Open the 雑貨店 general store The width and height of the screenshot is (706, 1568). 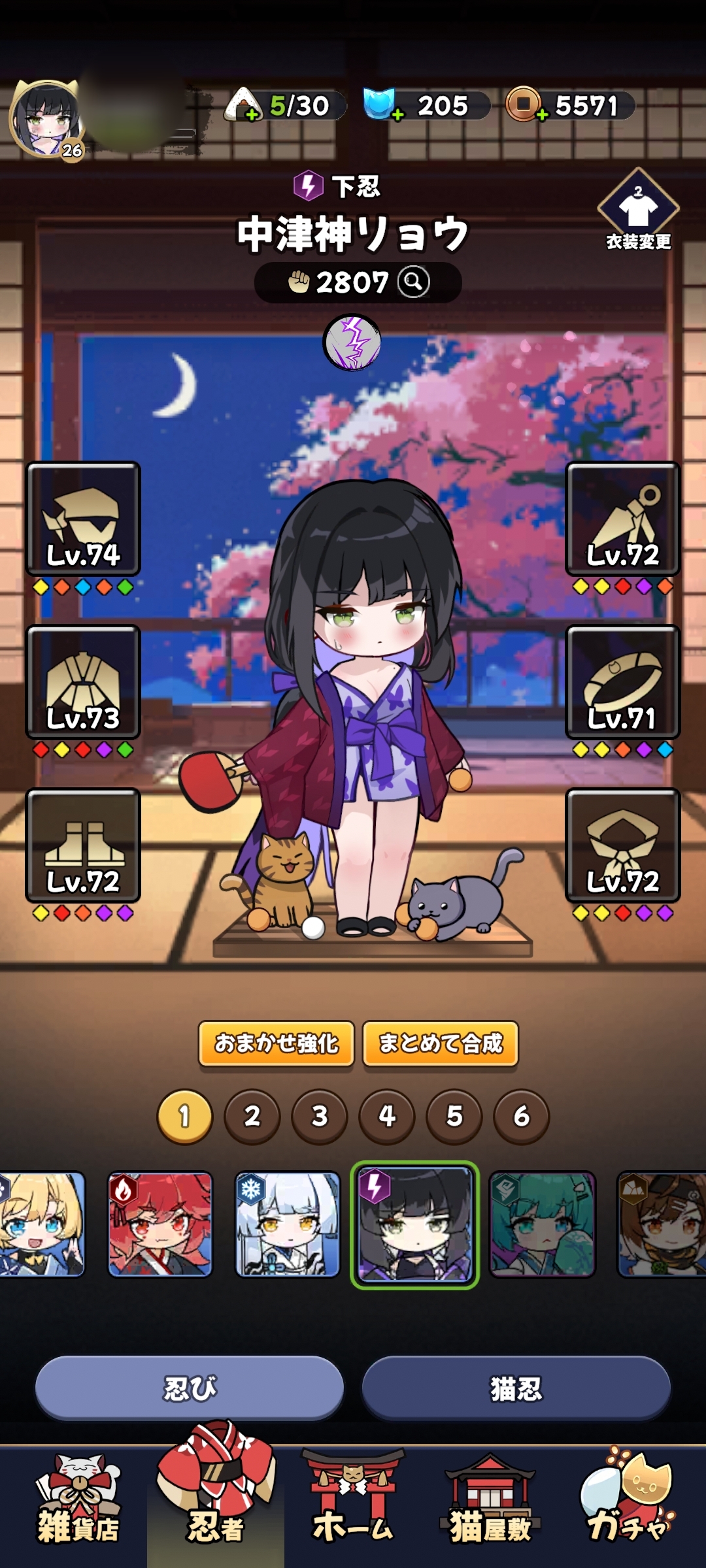click(78, 1504)
